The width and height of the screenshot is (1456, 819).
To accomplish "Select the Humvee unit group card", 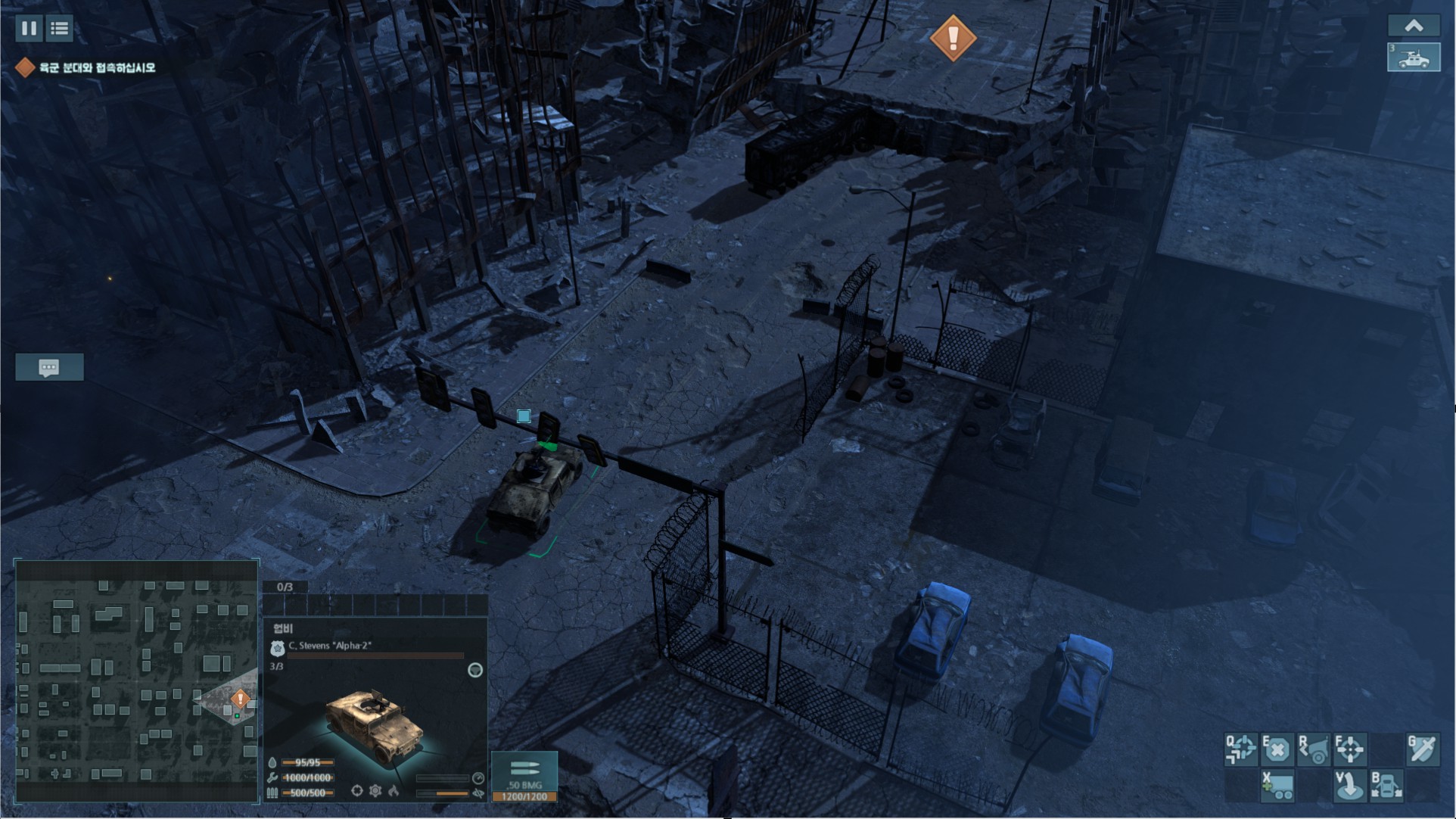I will (x=1413, y=58).
